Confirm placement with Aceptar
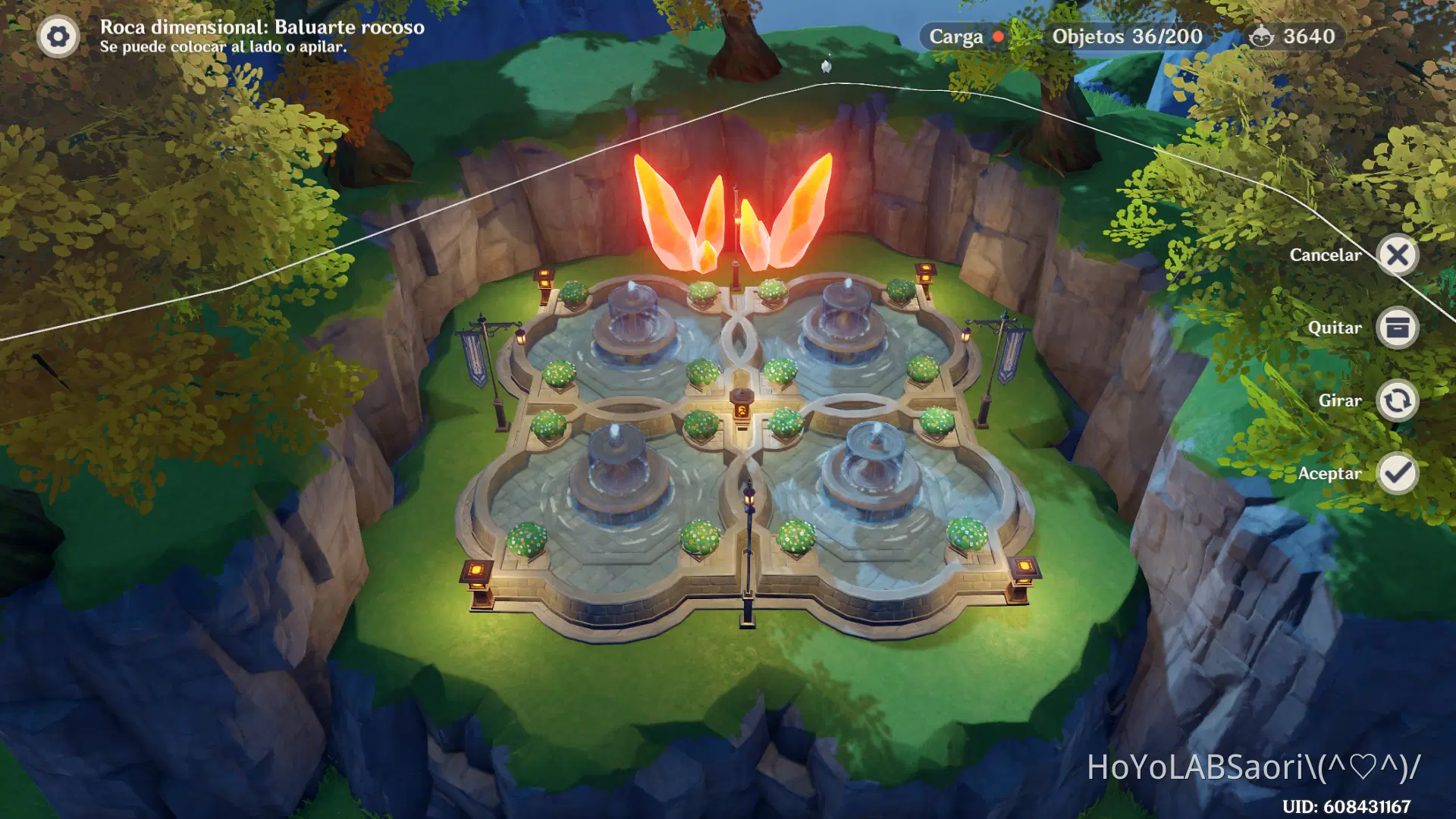1456x819 pixels. [x=1398, y=473]
